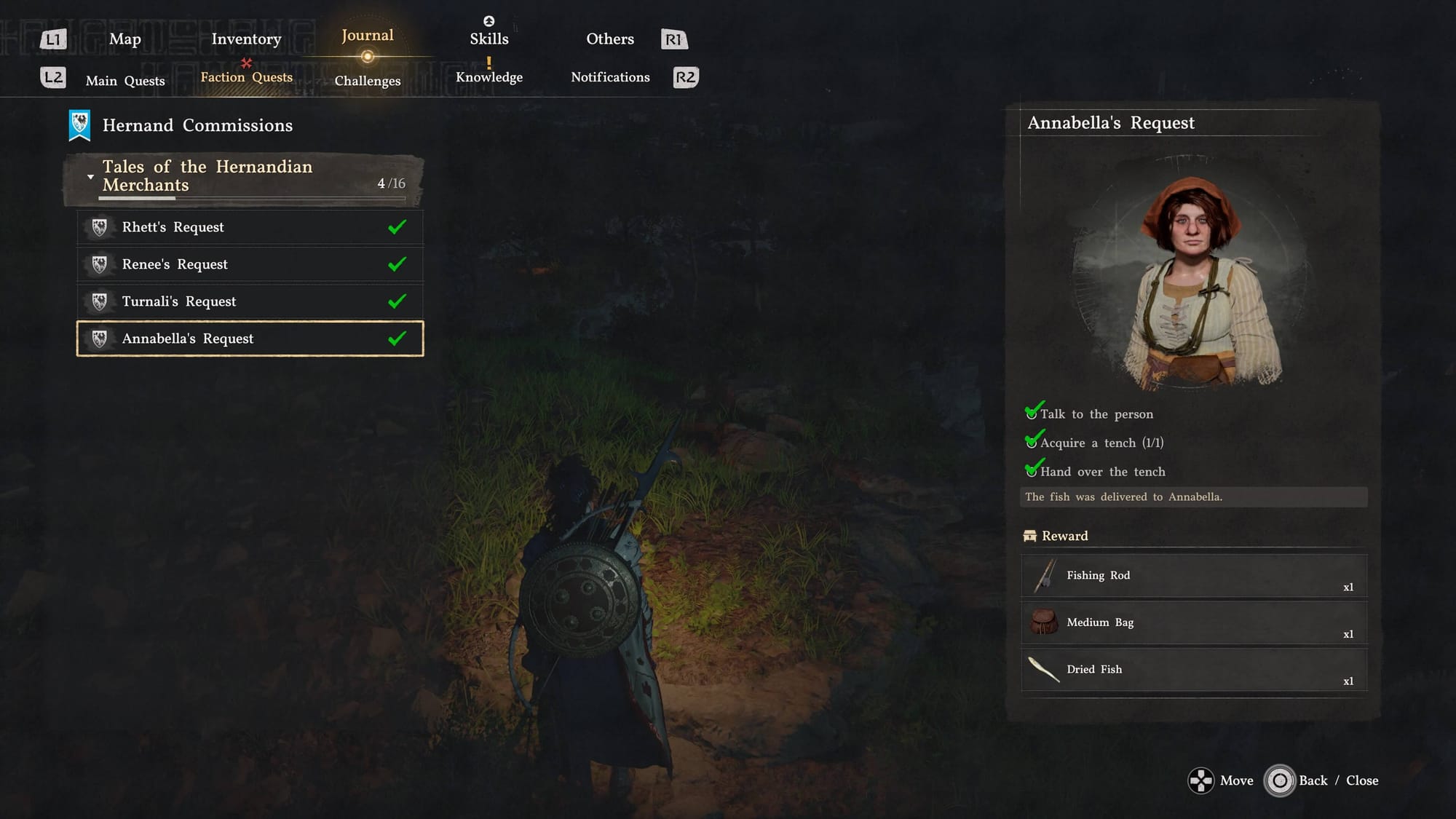Open Turnali's Request entry

(x=250, y=301)
